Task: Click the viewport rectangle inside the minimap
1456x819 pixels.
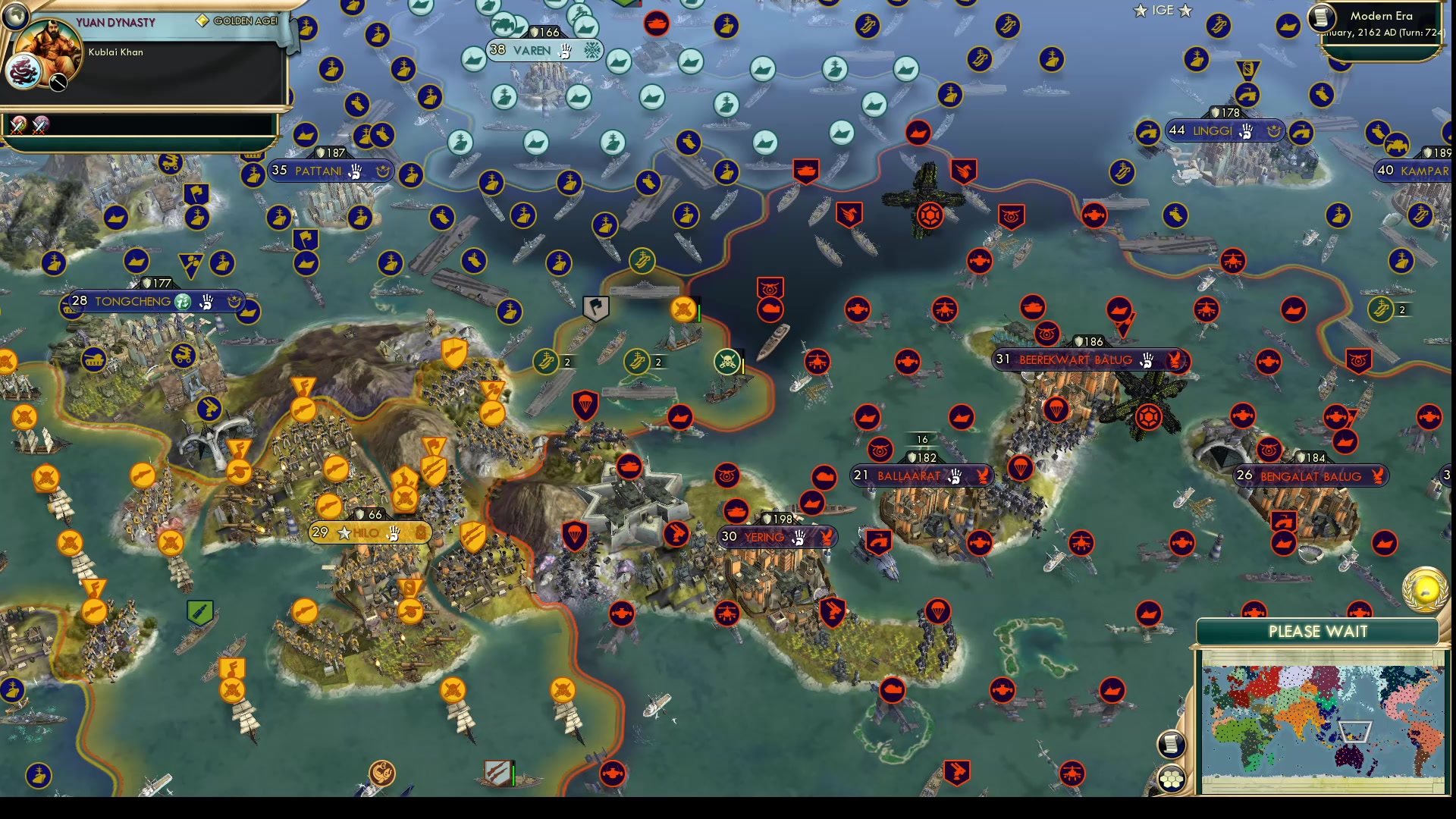Action: [x=1354, y=731]
